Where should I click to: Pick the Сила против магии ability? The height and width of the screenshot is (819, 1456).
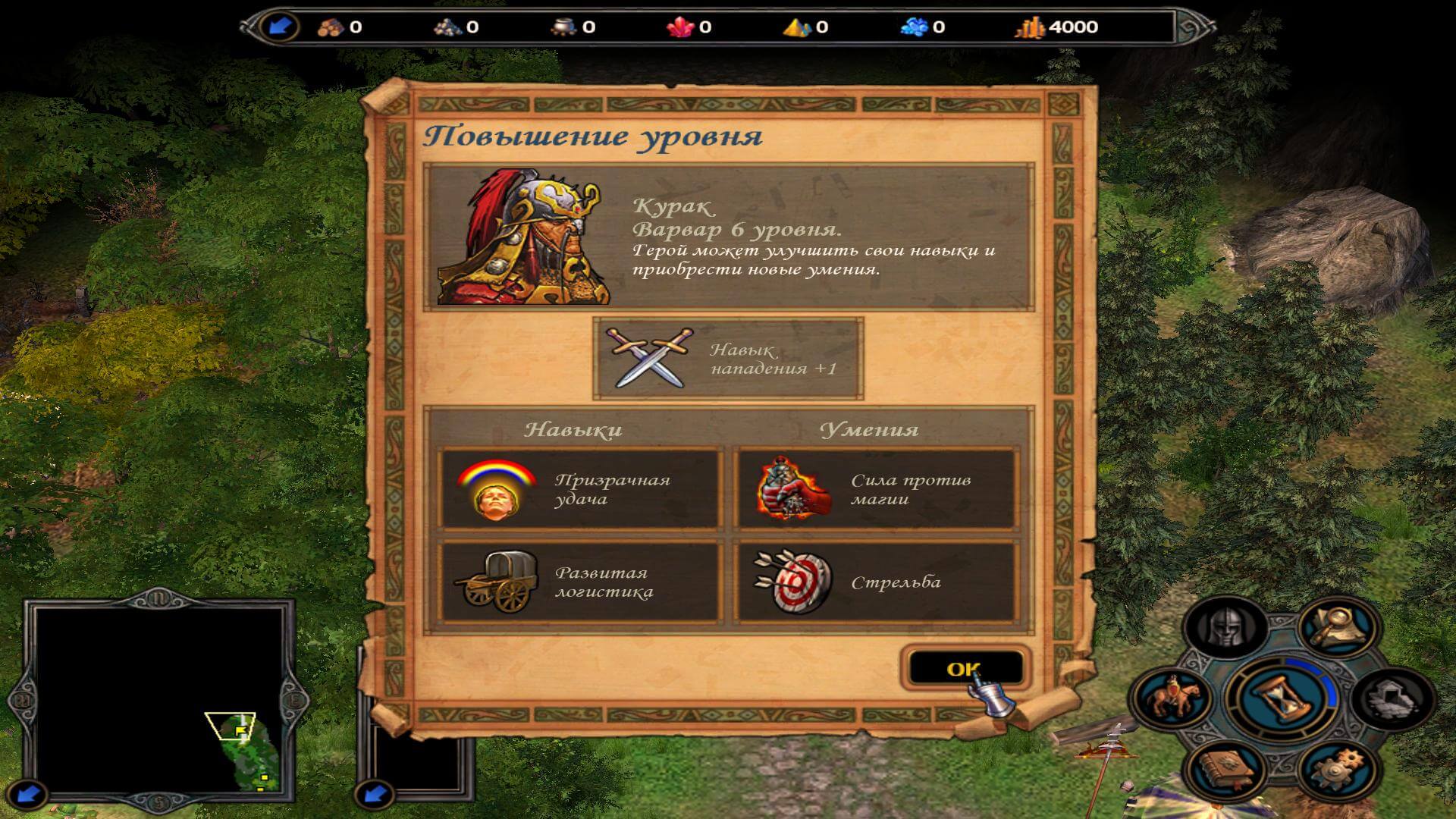coord(874,489)
